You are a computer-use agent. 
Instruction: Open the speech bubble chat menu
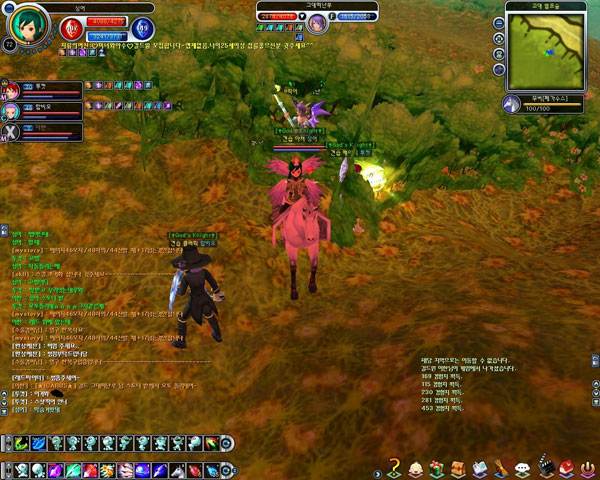pyautogui.click(x=522, y=466)
